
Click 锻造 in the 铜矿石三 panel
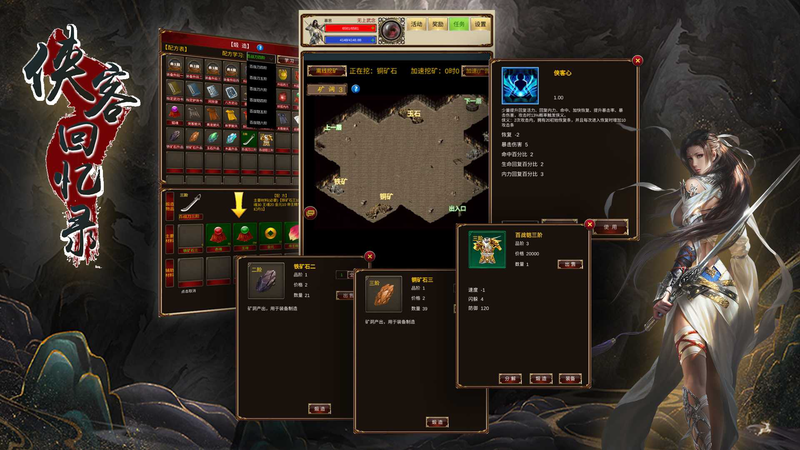coord(435,422)
